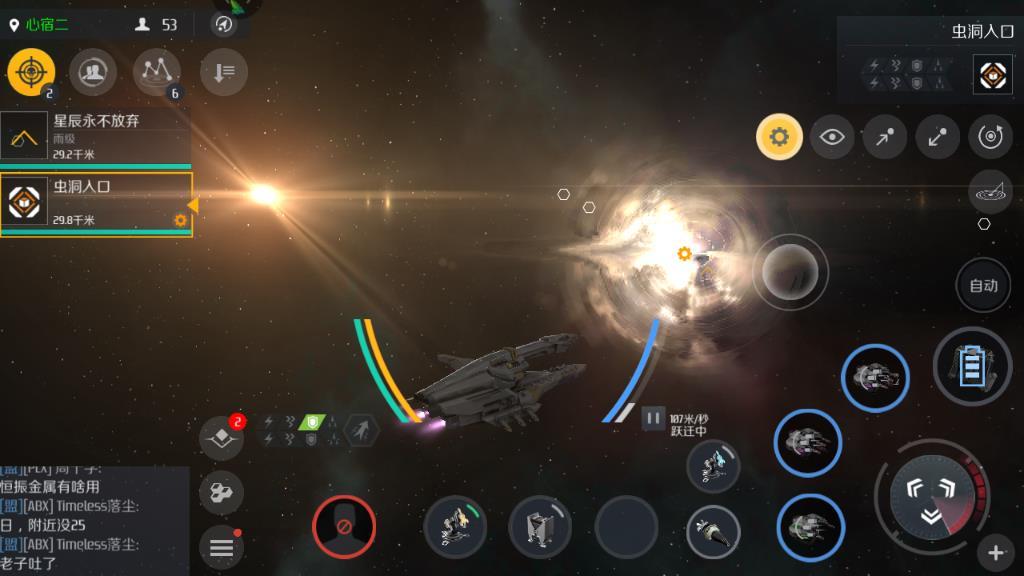Image resolution: width=1024 pixels, height=576 pixels.
Task: Open the speedometer icon beside pilot count
Action: point(224,24)
